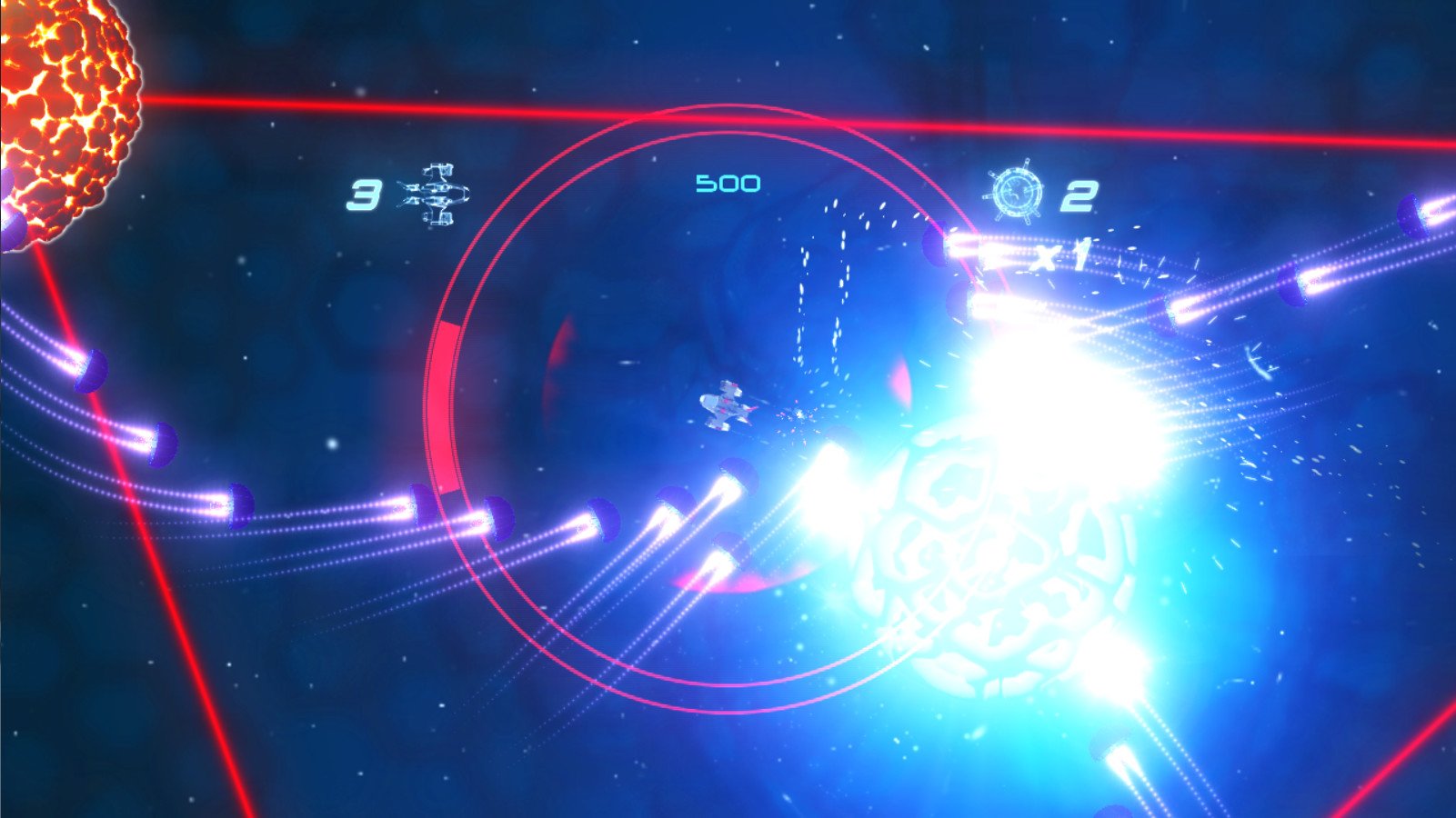Click the fiery lava planet in the corner
Image resolution: width=1456 pixels, height=818 pixels.
55,100
